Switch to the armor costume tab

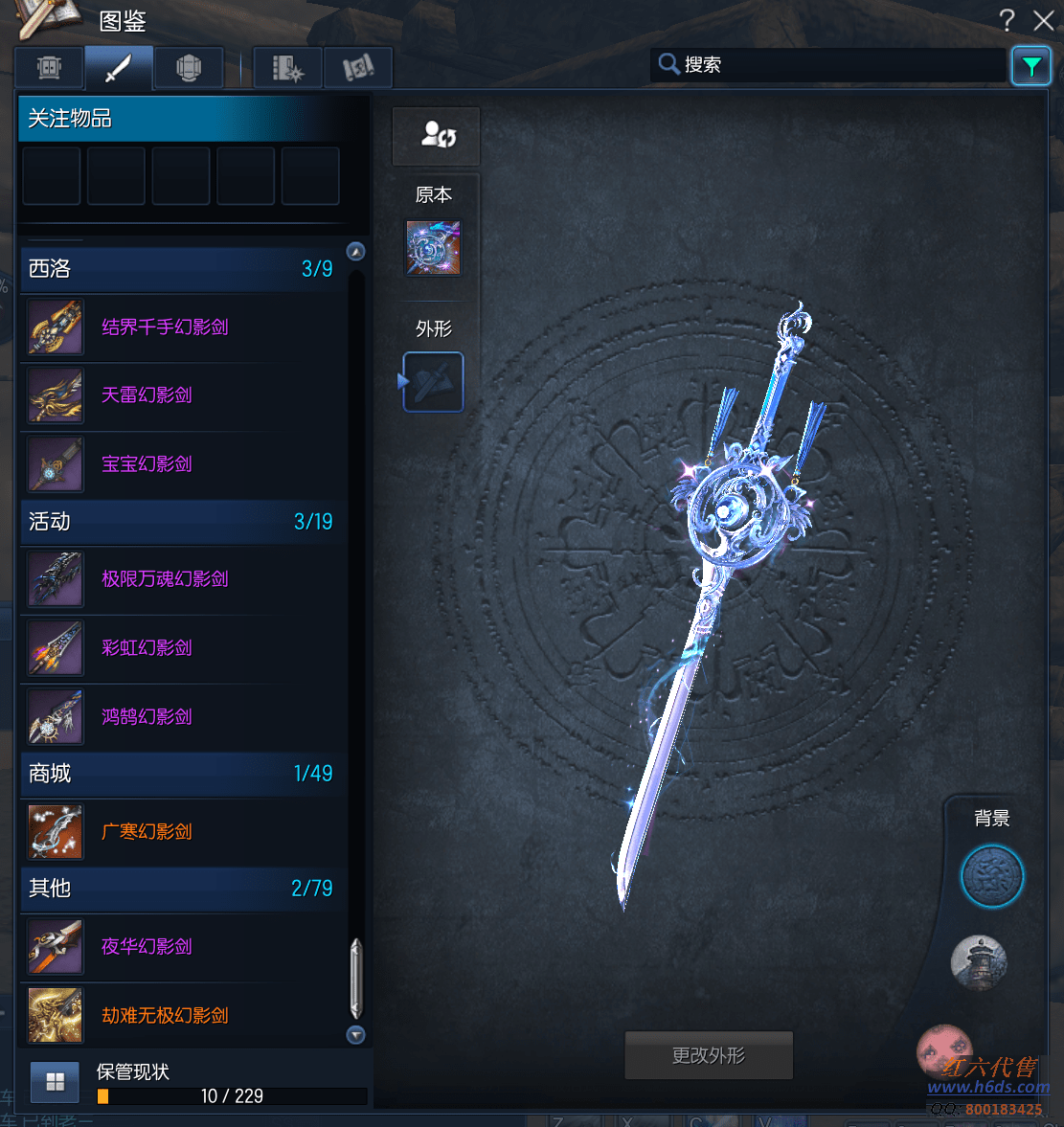click(x=189, y=68)
